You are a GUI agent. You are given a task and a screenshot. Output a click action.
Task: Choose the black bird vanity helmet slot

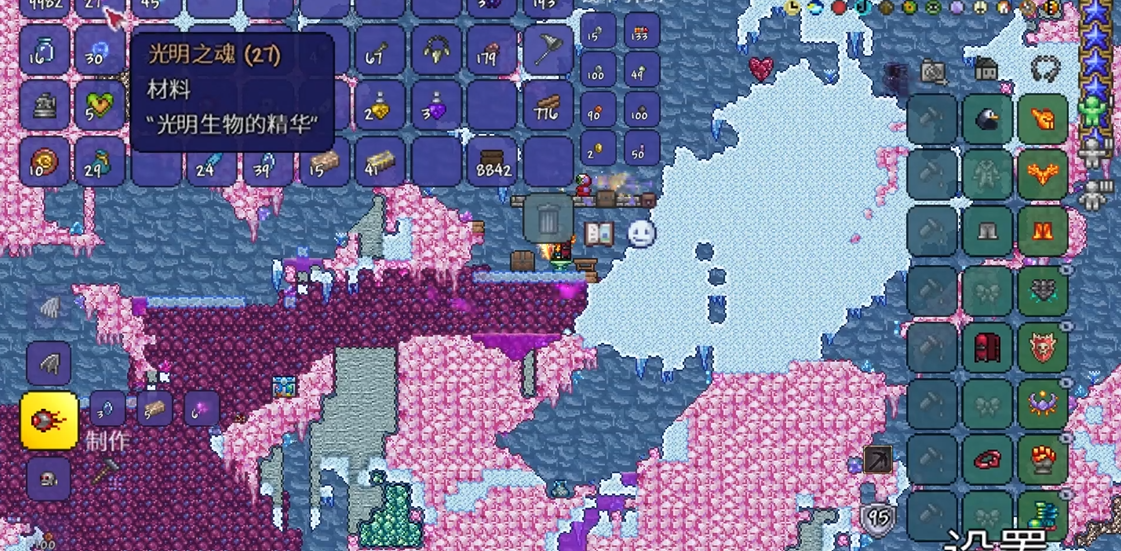click(987, 120)
